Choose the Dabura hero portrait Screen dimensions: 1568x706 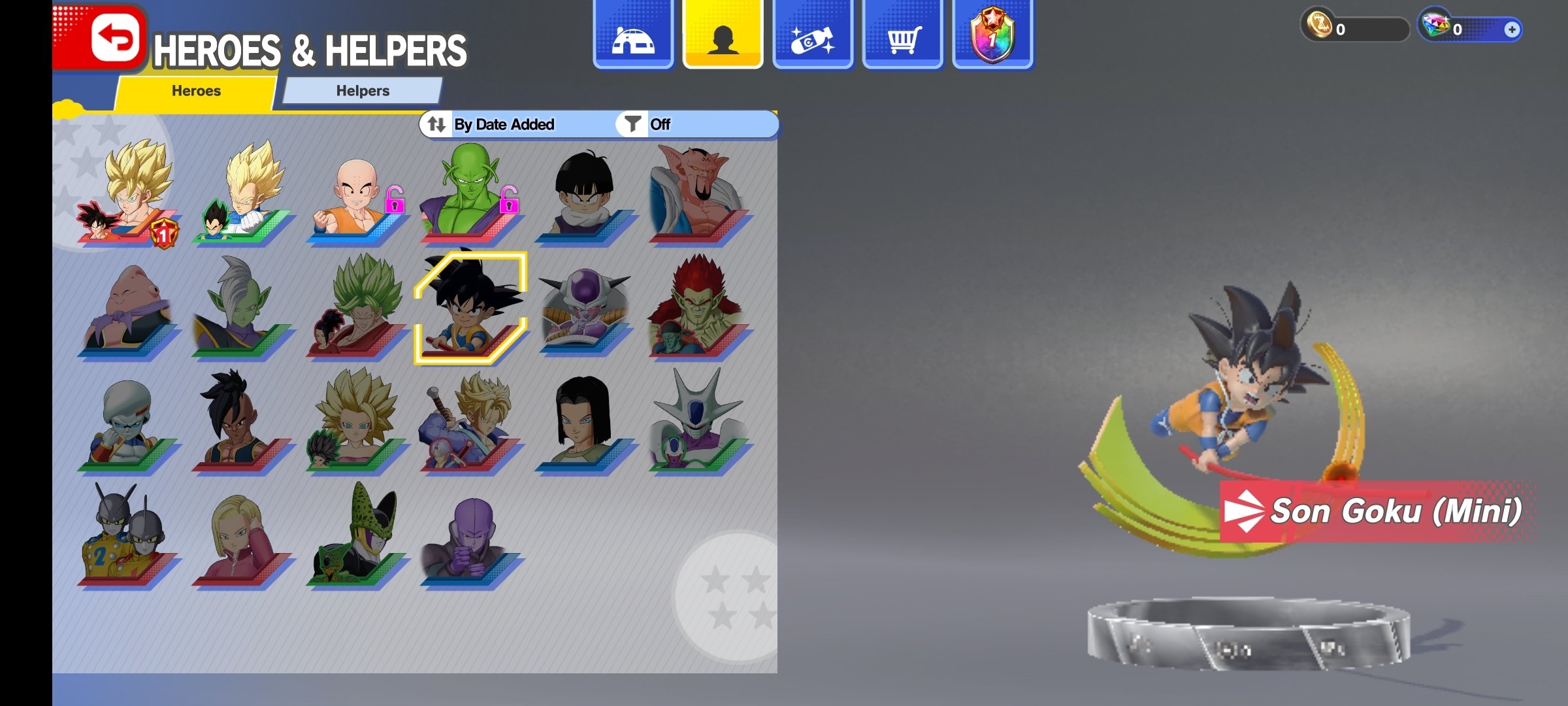[x=698, y=193]
